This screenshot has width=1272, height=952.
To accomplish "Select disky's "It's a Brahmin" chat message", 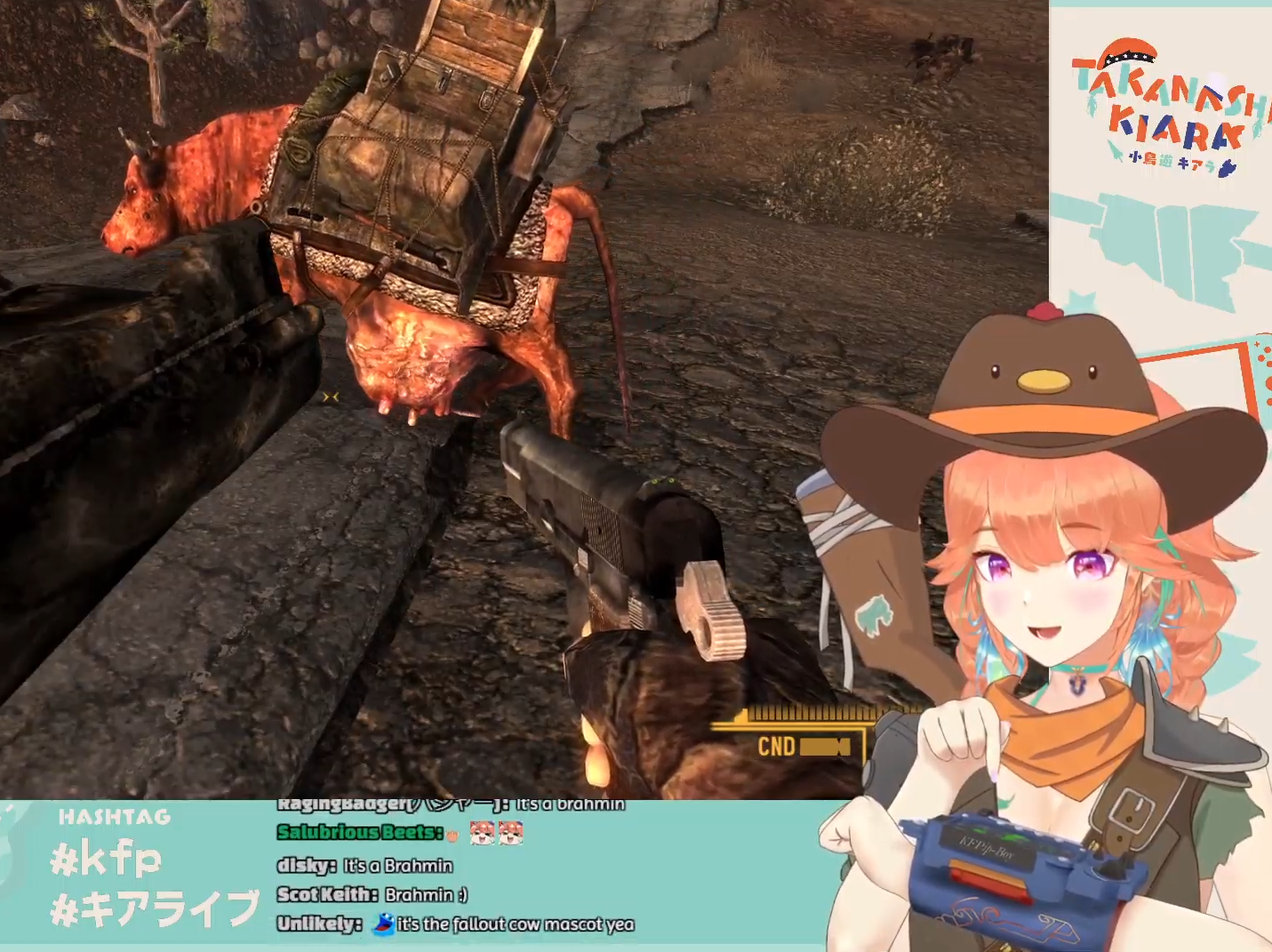I will point(397,866).
